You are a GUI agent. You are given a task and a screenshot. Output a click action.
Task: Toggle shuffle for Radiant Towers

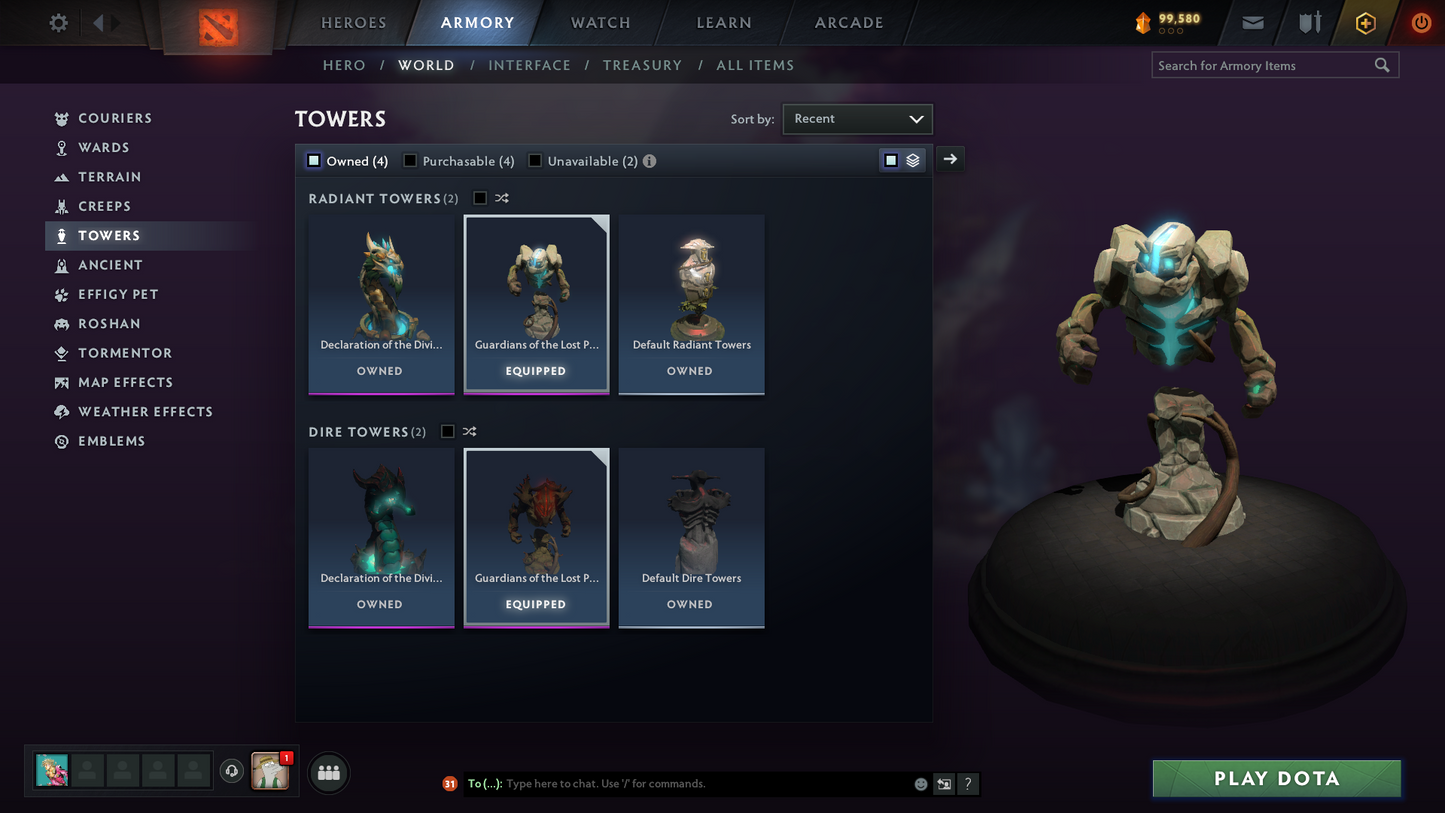[501, 198]
